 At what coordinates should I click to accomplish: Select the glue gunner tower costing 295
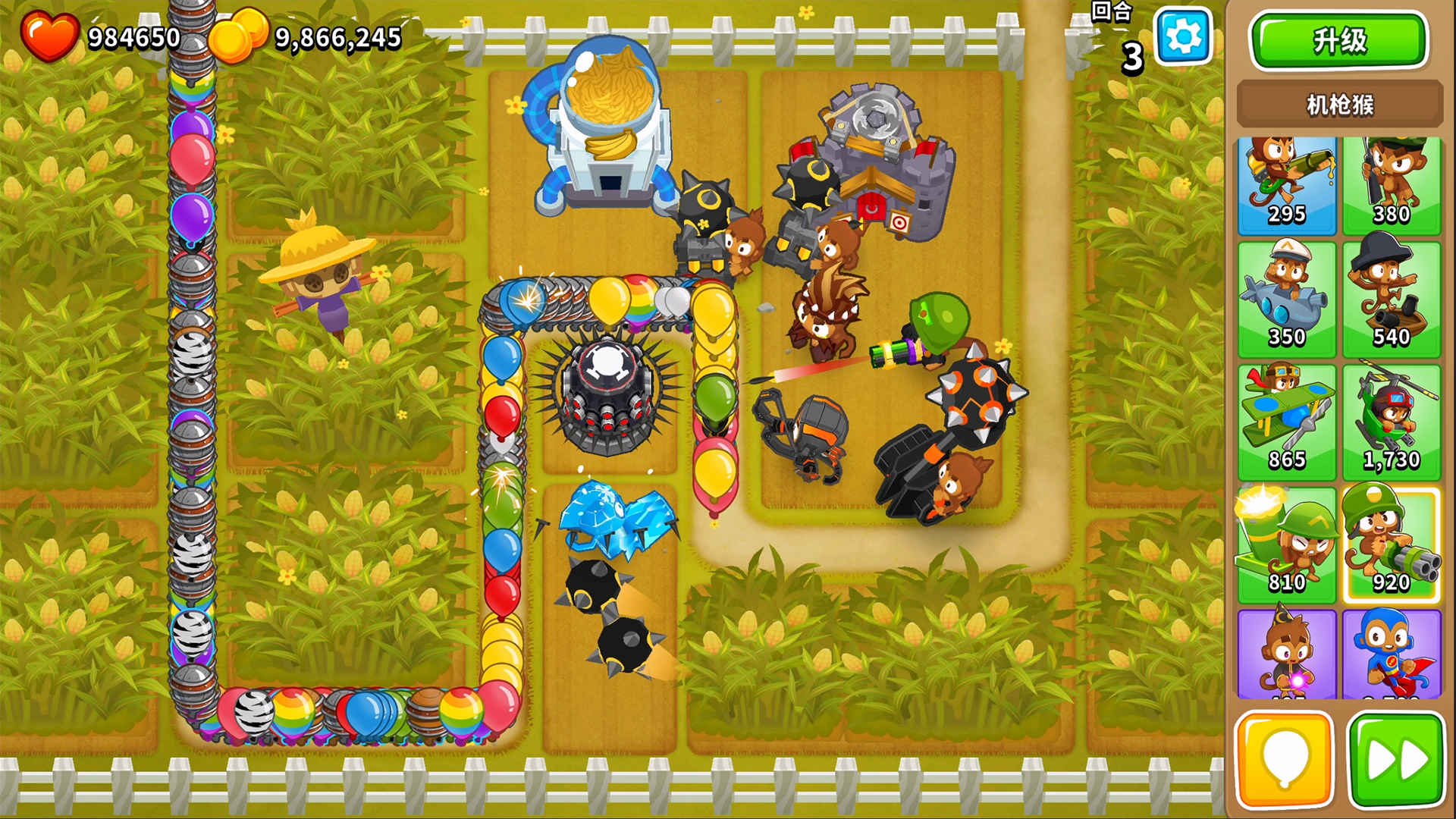pyautogui.click(x=1287, y=186)
